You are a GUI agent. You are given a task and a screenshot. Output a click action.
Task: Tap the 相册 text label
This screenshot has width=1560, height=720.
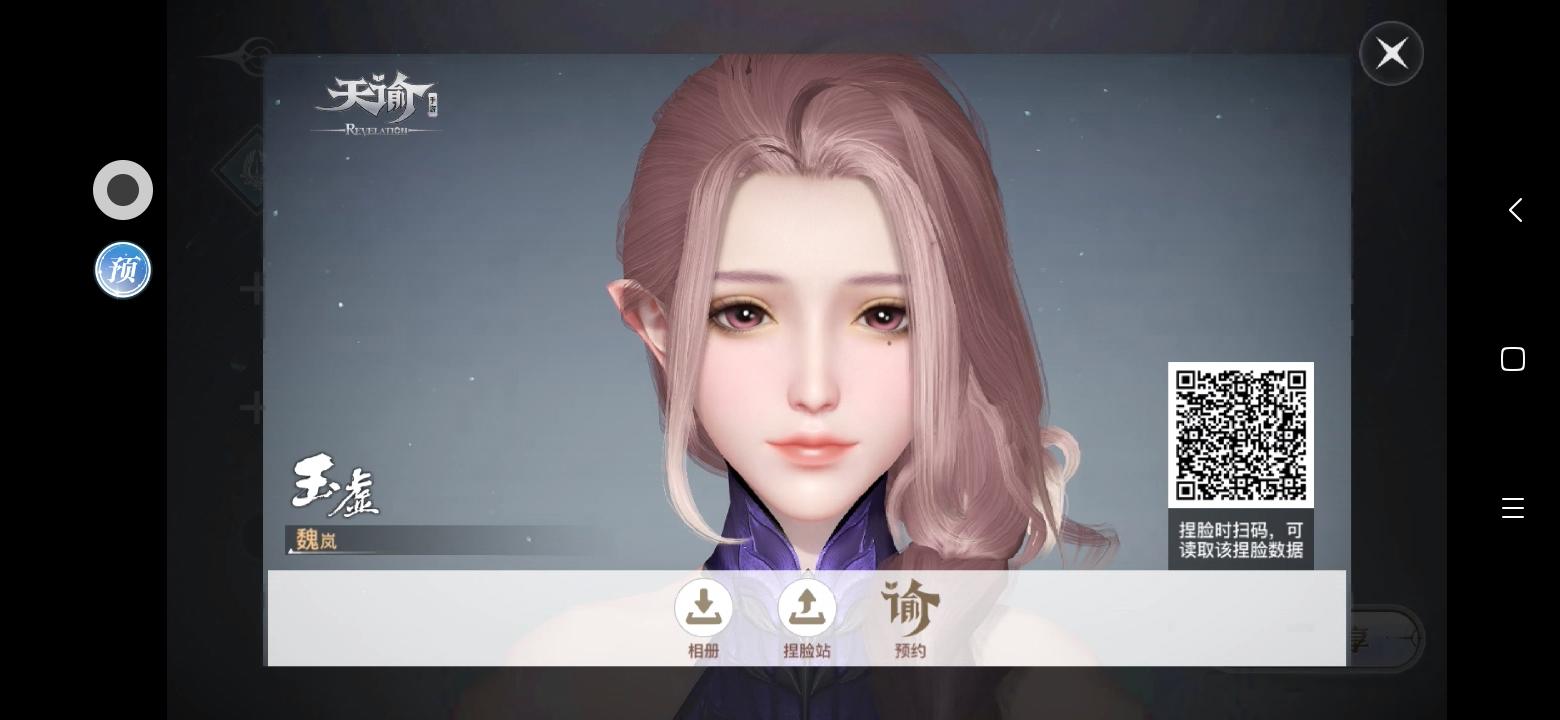[x=704, y=650]
